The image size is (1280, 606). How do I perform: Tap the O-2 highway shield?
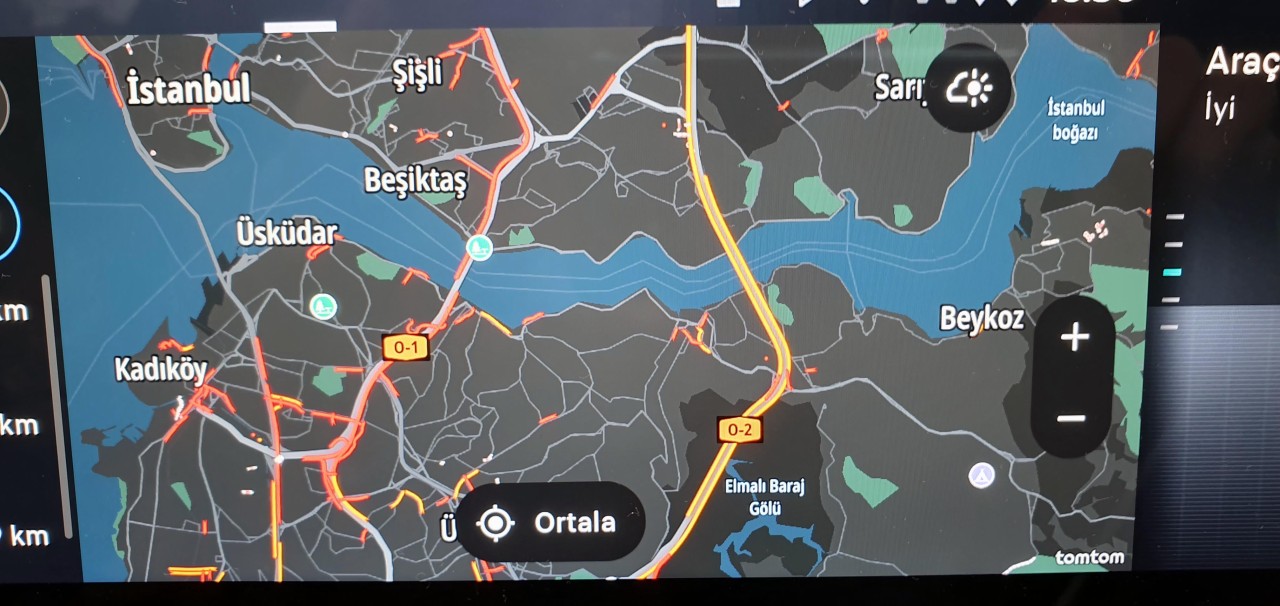(739, 430)
